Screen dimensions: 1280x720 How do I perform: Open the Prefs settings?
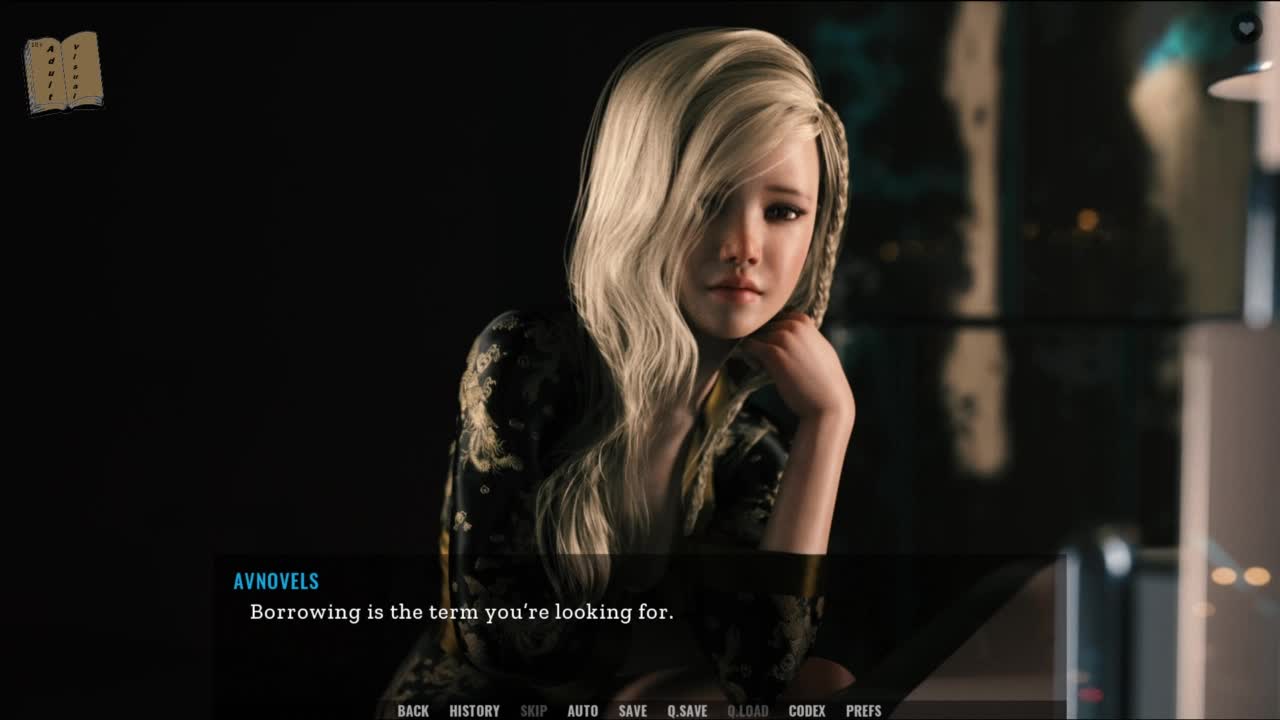[863, 711]
